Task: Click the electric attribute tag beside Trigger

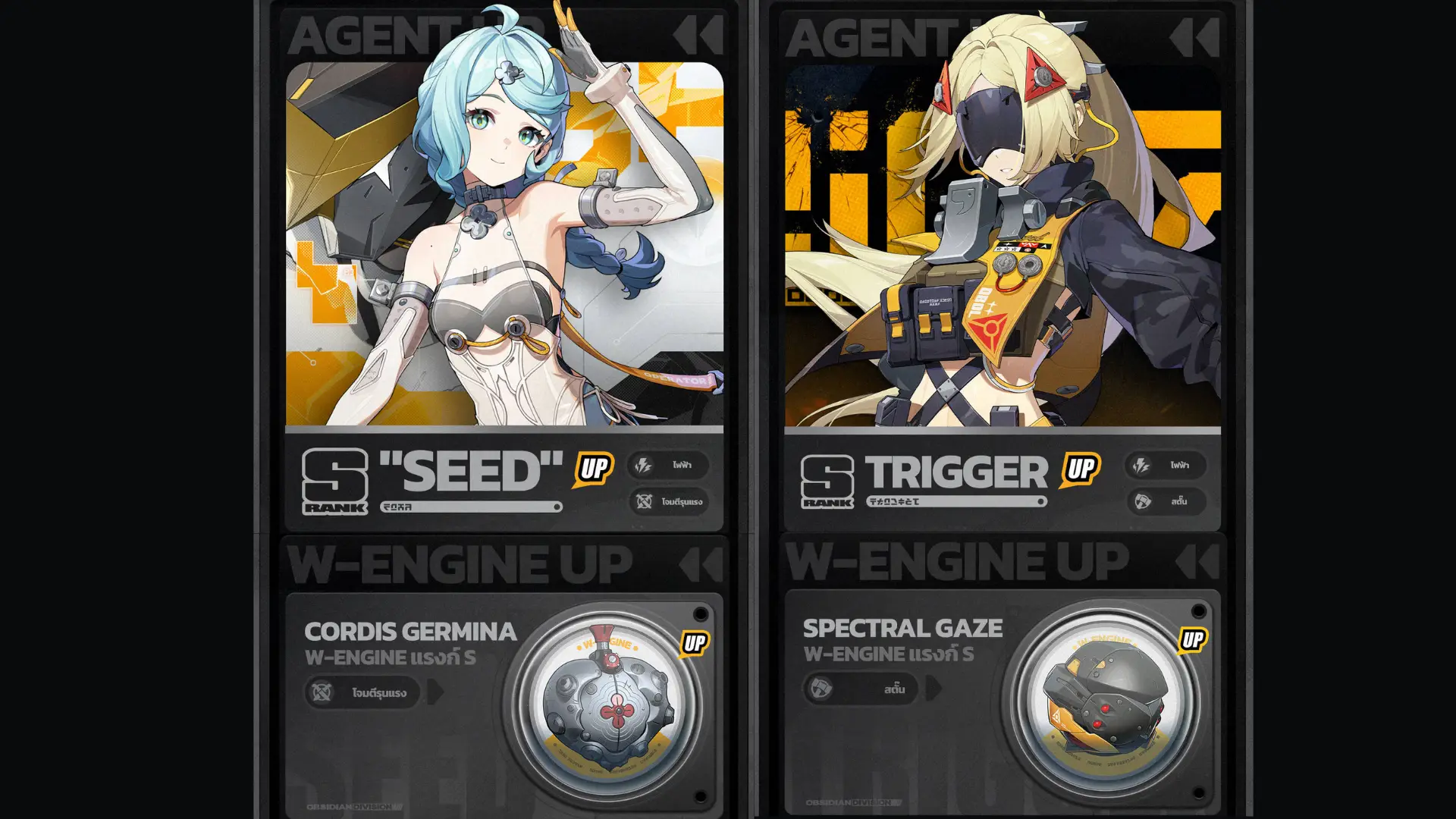Action: (1165, 465)
